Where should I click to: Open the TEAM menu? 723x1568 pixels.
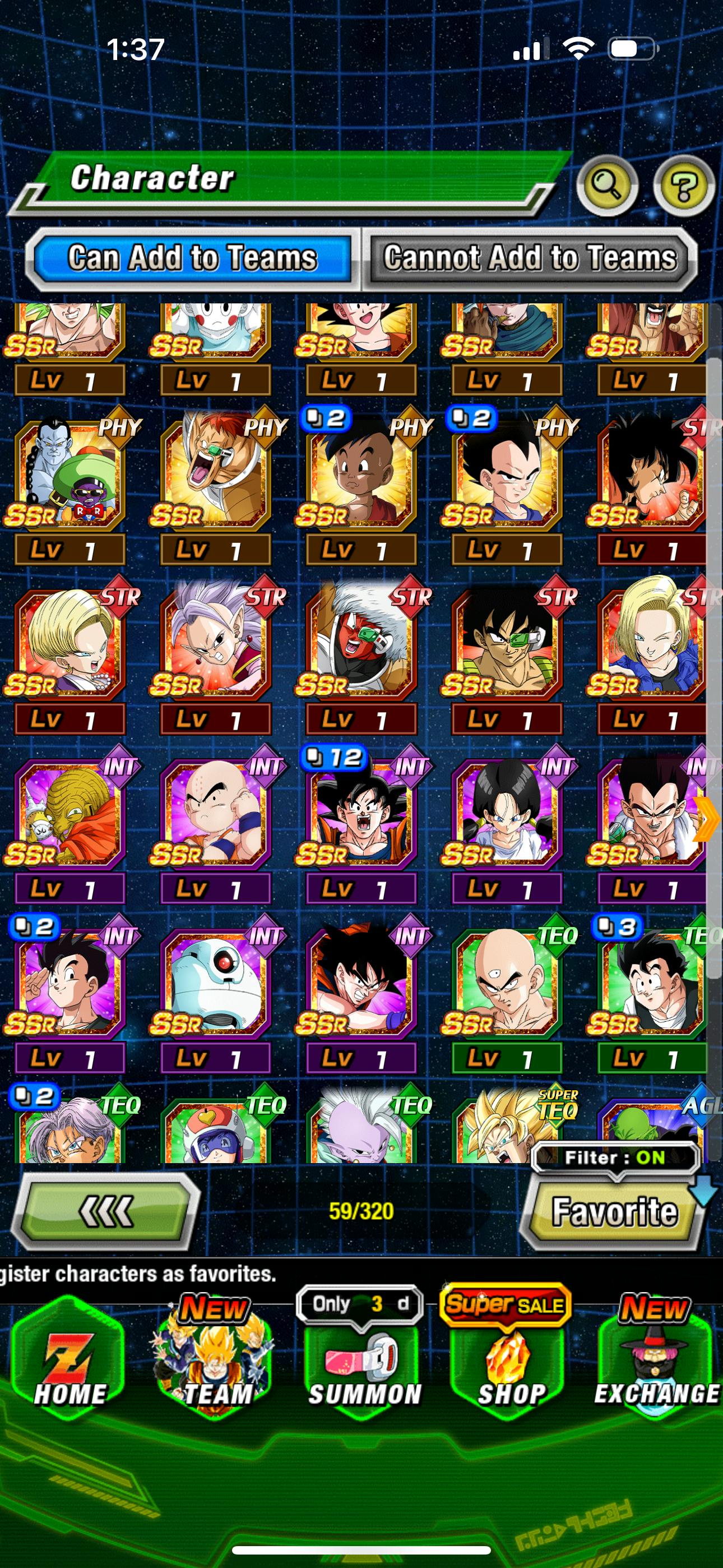215,1362
